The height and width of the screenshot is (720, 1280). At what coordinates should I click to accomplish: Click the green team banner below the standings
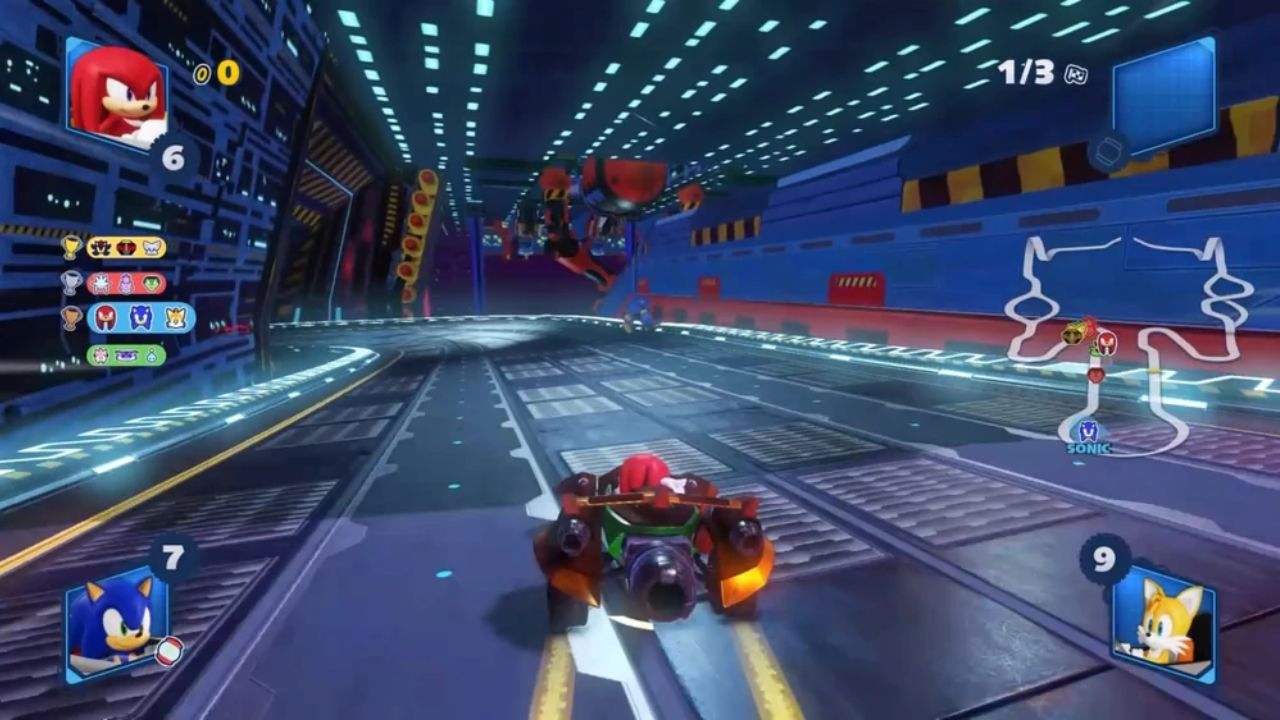pyautogui.click(x=125, y=355)
